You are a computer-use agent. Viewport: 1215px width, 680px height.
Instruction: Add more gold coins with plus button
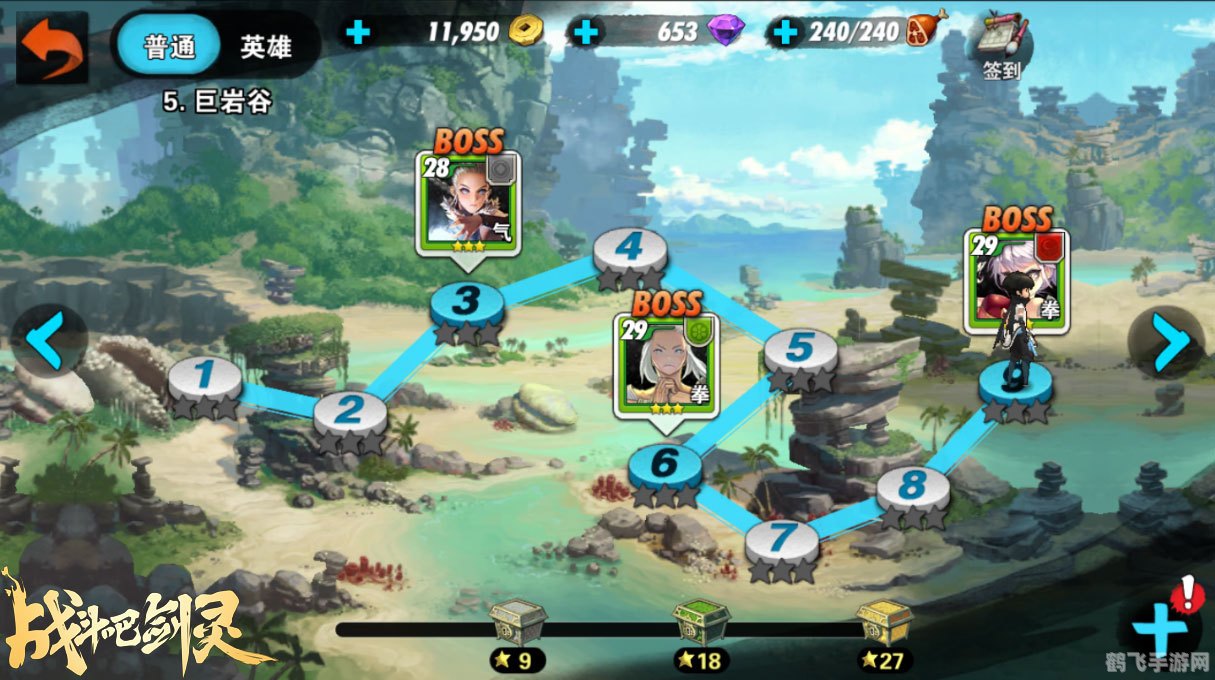click(x=357, y=32)
